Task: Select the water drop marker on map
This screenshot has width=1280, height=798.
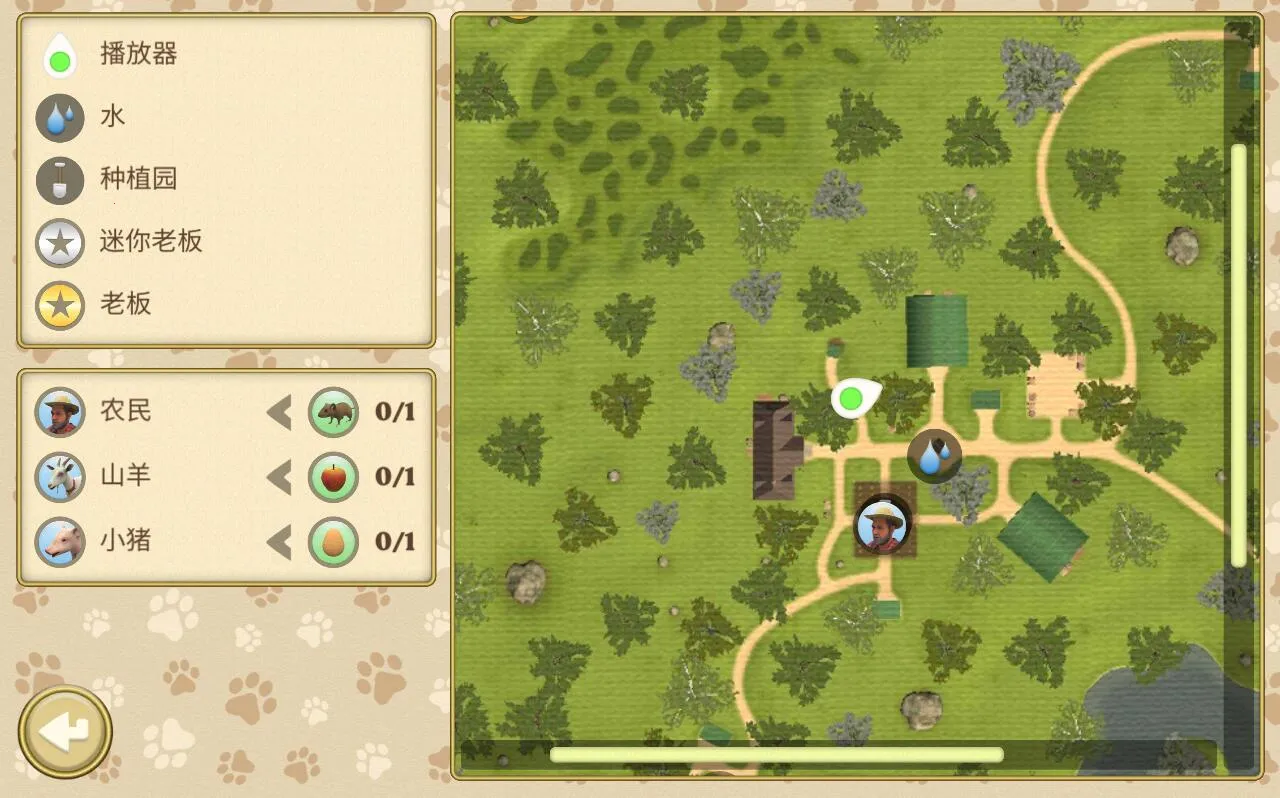Action: [934, 456]
